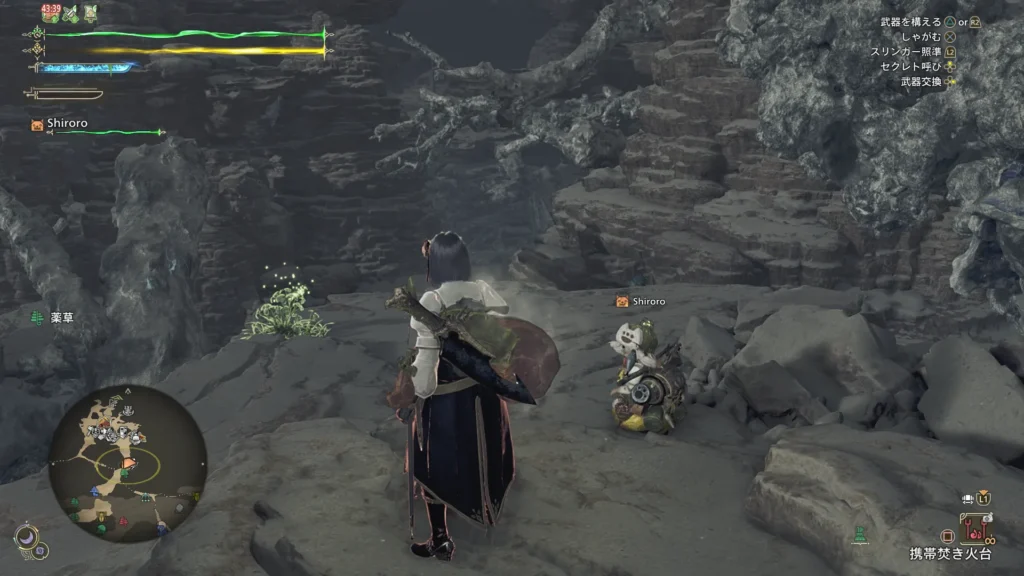Select Palico Shiroro's name in the party list
Image resolution: width=1024 pixels, height=576 pixels.
click(x=67, y=124)
